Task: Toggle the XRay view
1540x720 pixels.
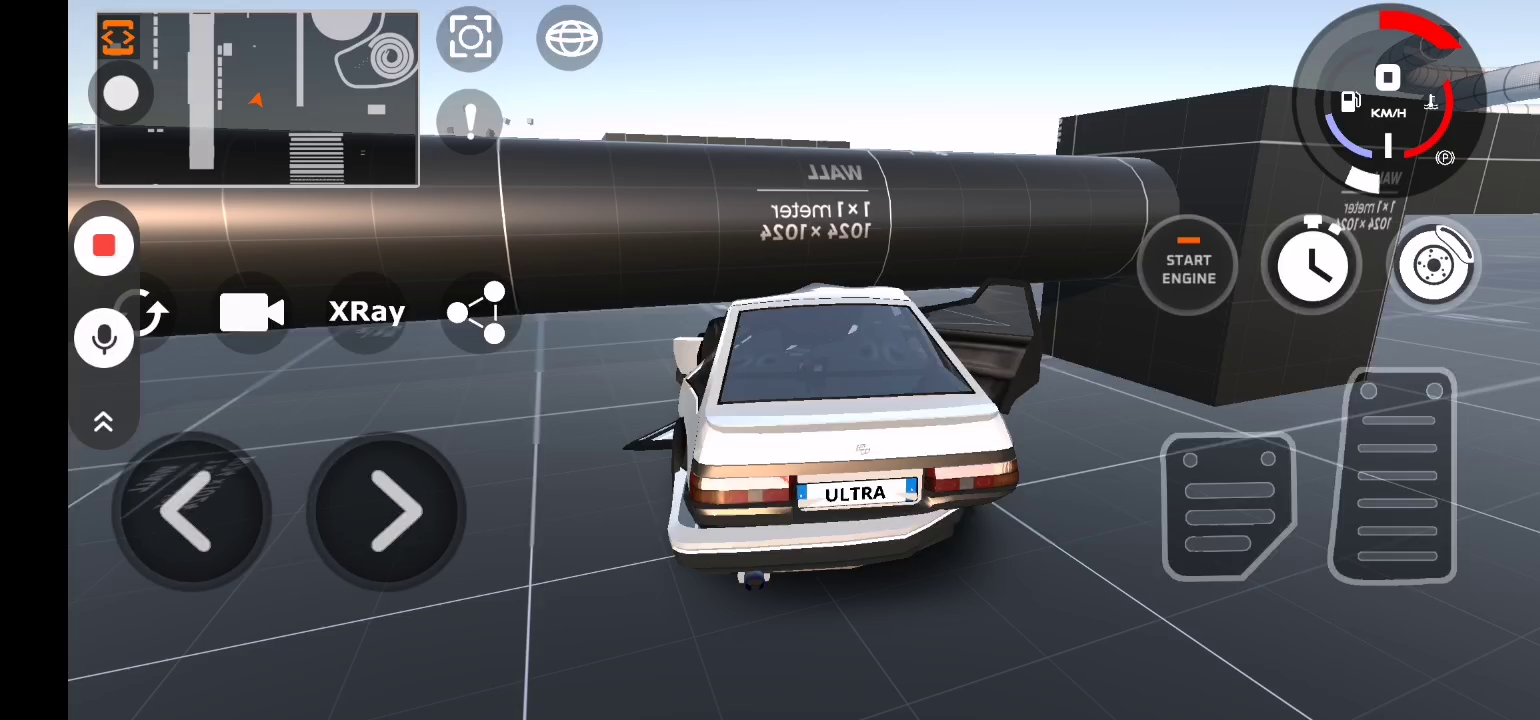Action: pyautogui.click(x=366, y=312)
